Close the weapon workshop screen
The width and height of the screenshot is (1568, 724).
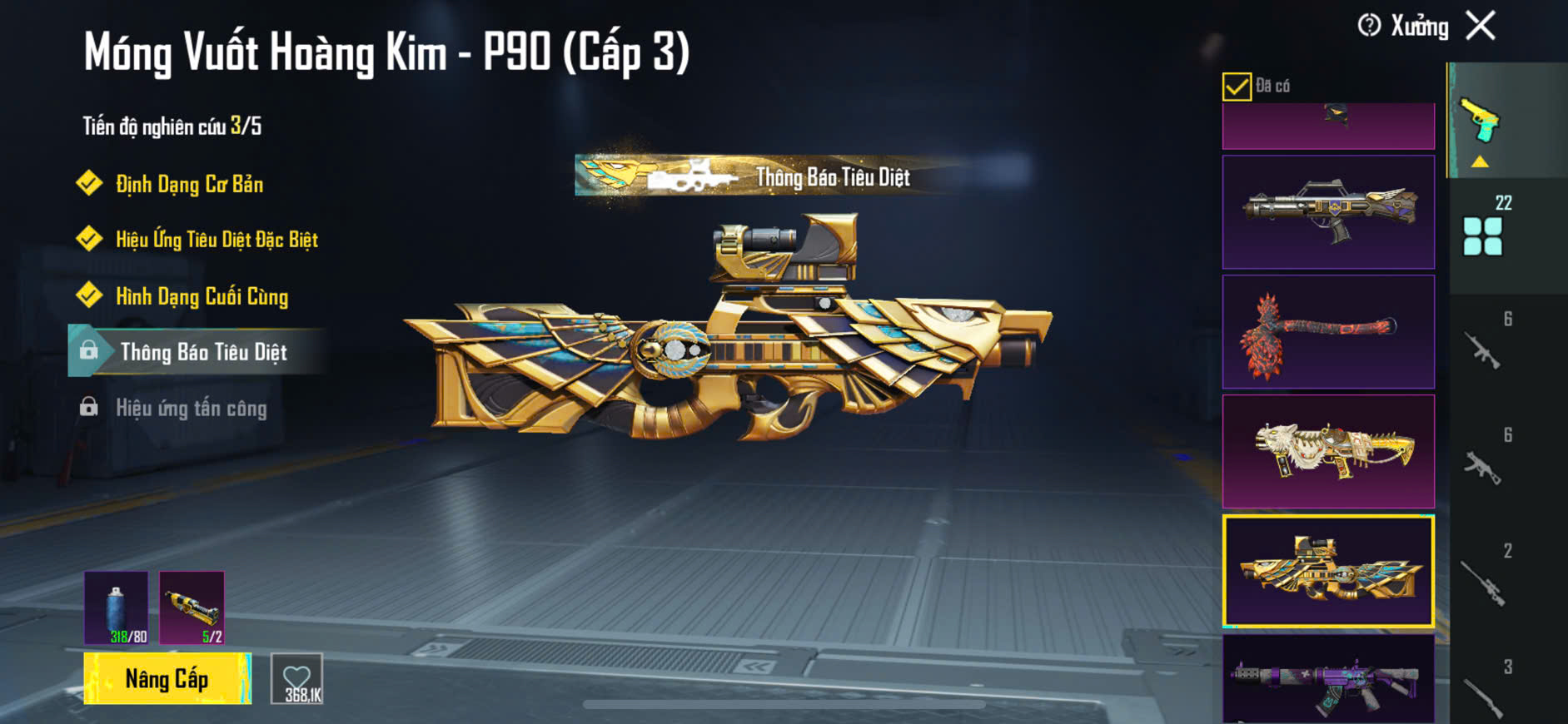coord(1481,26)
